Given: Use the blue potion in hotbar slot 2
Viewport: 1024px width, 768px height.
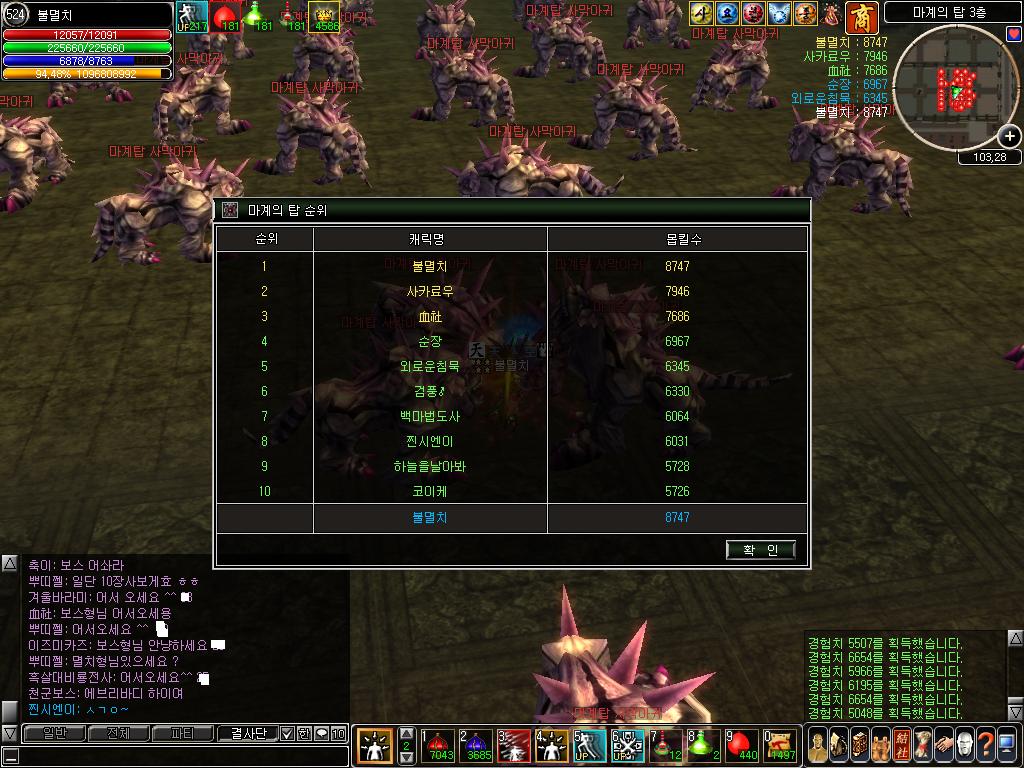Looking at the screenshot, I should (x=479, y=744).
